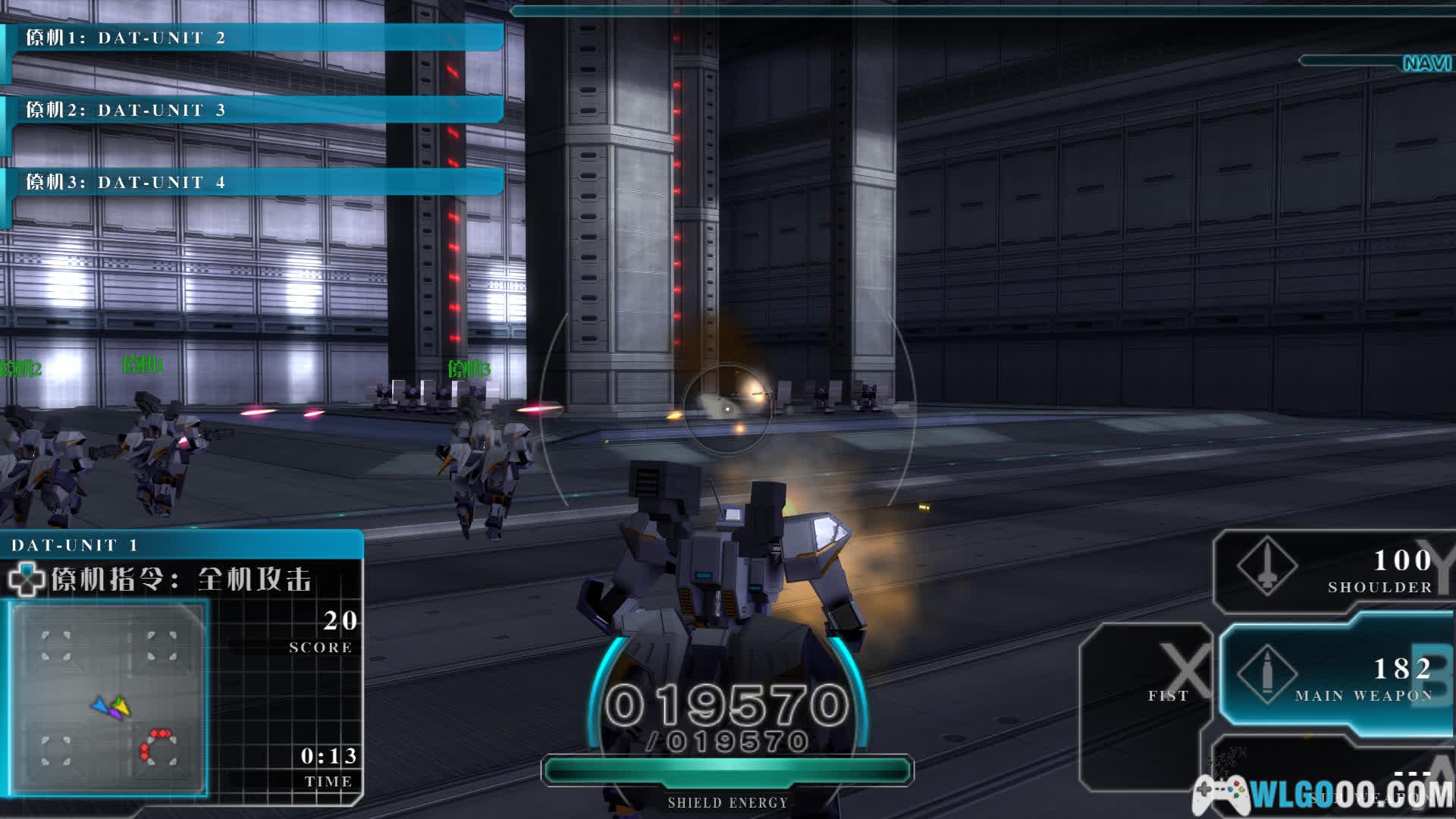Viewport: 1456px width, 819px height.
Task: Click the wingman command all-attack label
Action: [x=182, y=580]
